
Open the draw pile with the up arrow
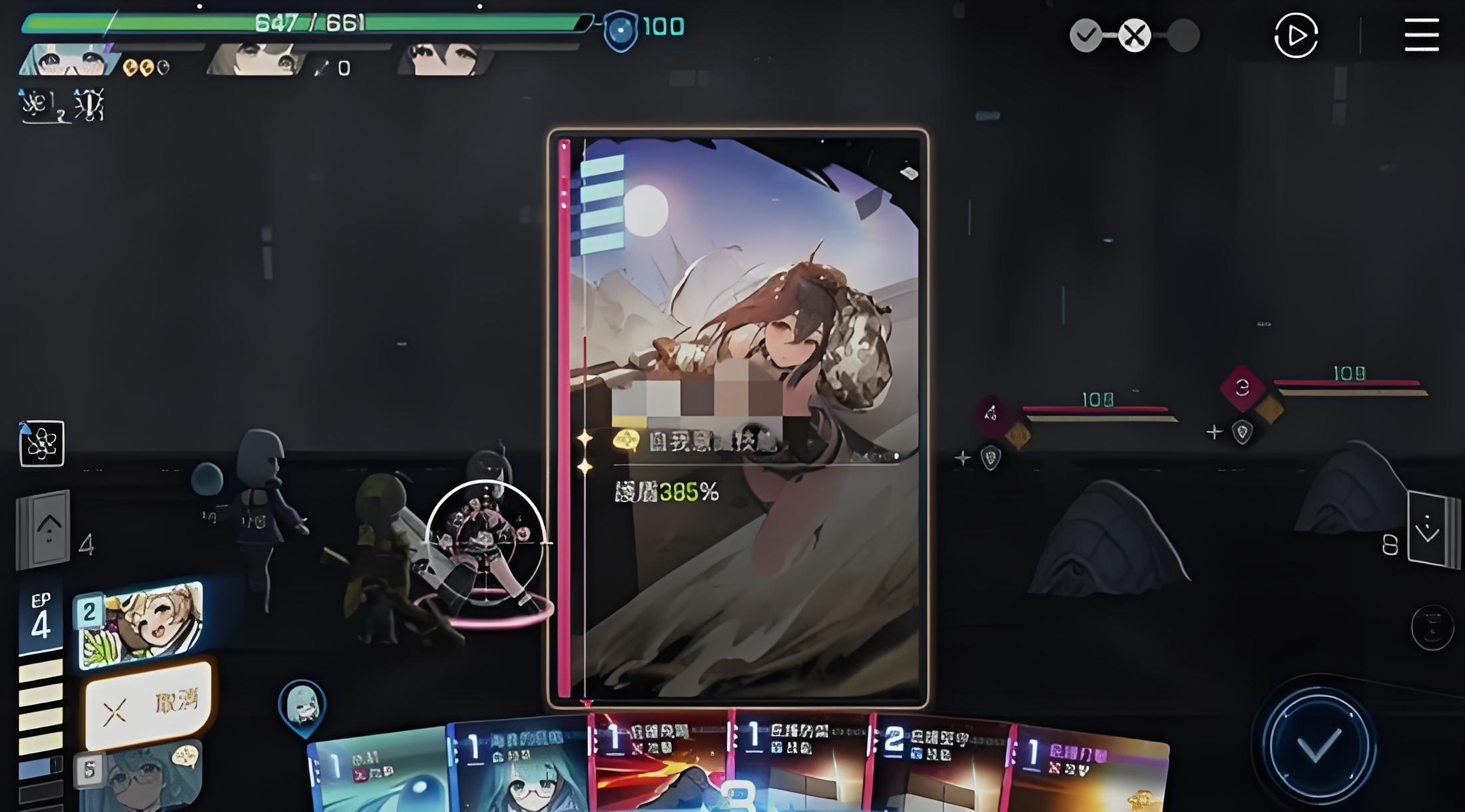45,529
